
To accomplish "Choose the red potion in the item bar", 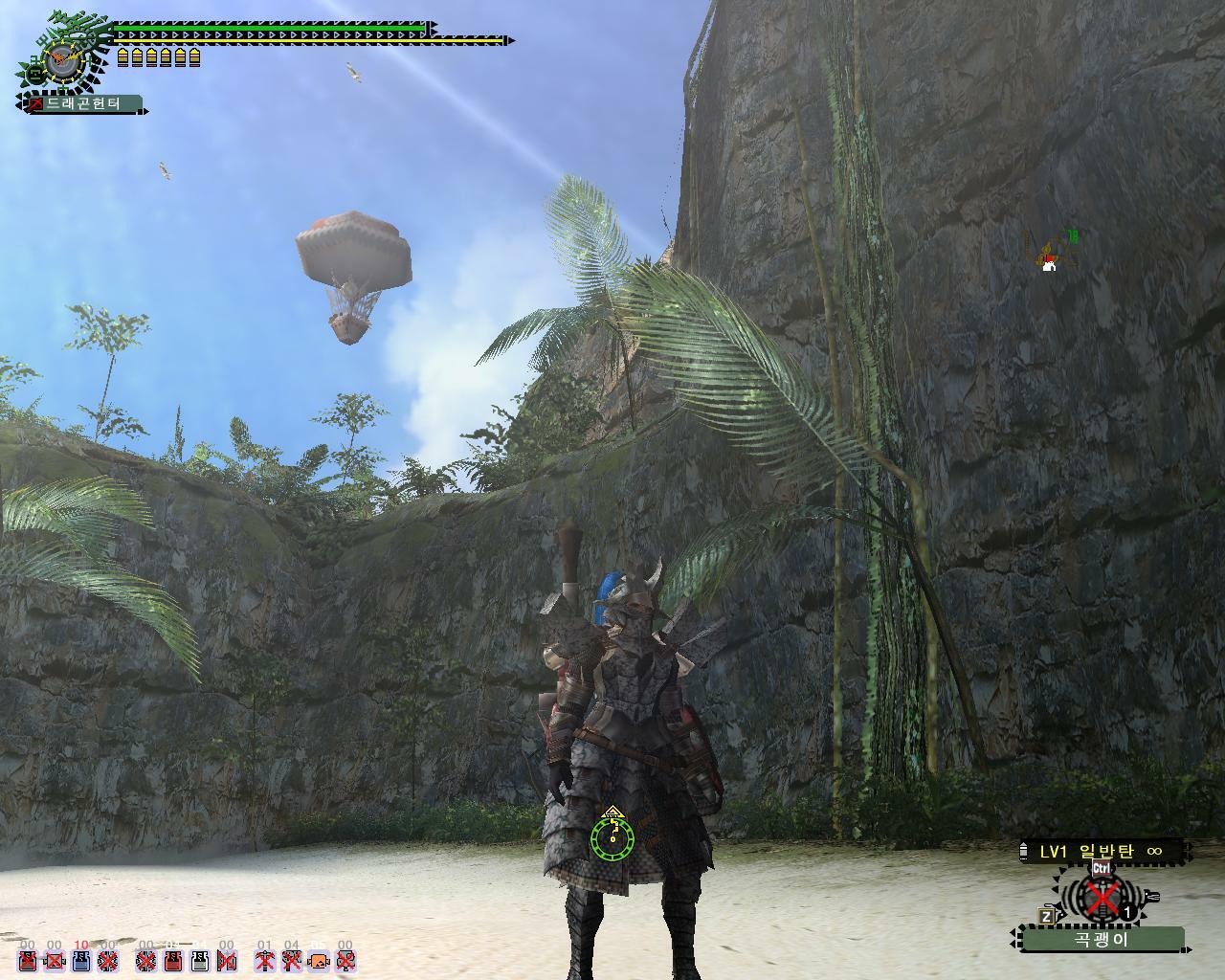I will 172,961.
